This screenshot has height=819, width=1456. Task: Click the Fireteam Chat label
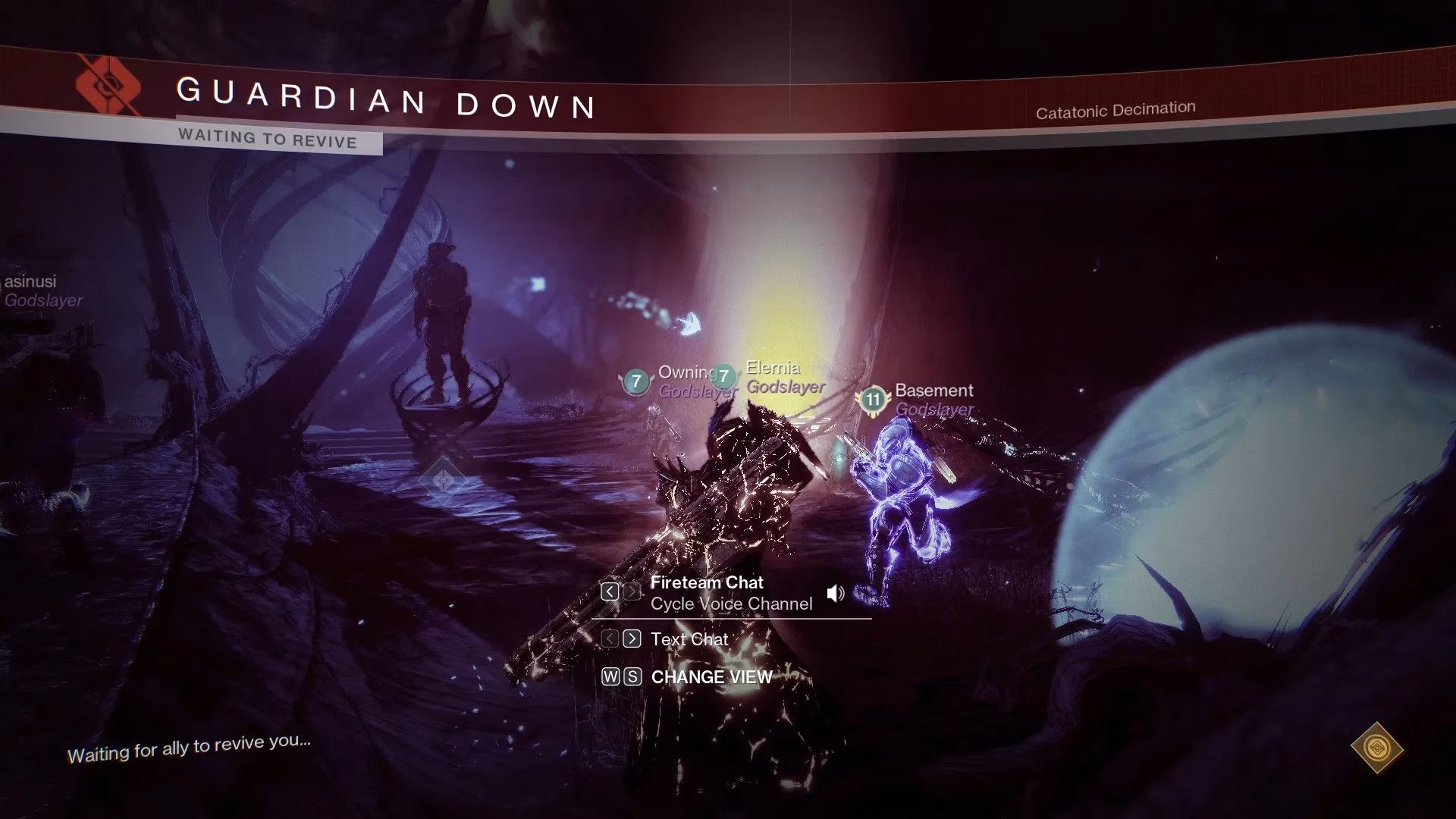[x=706, y=583]
